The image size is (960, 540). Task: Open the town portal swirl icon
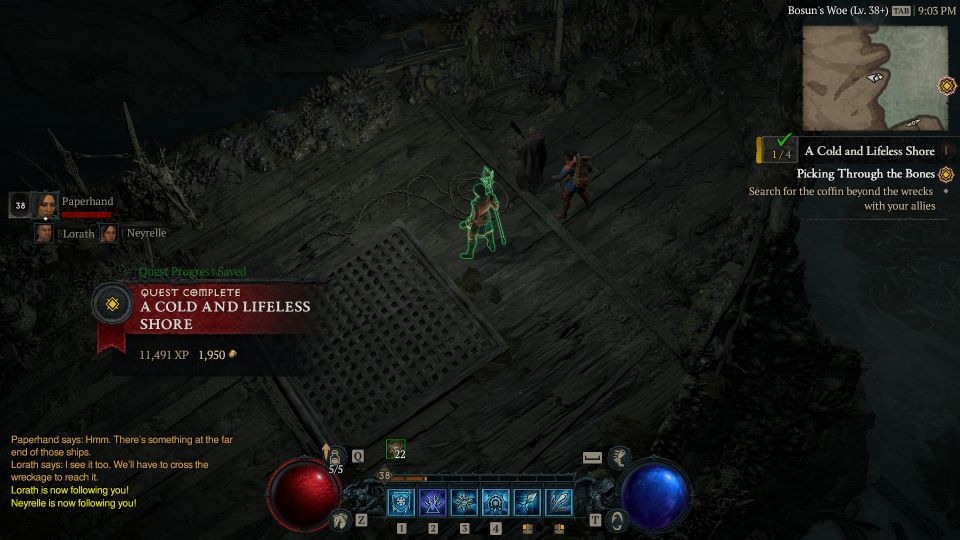[x=617, y=520]
